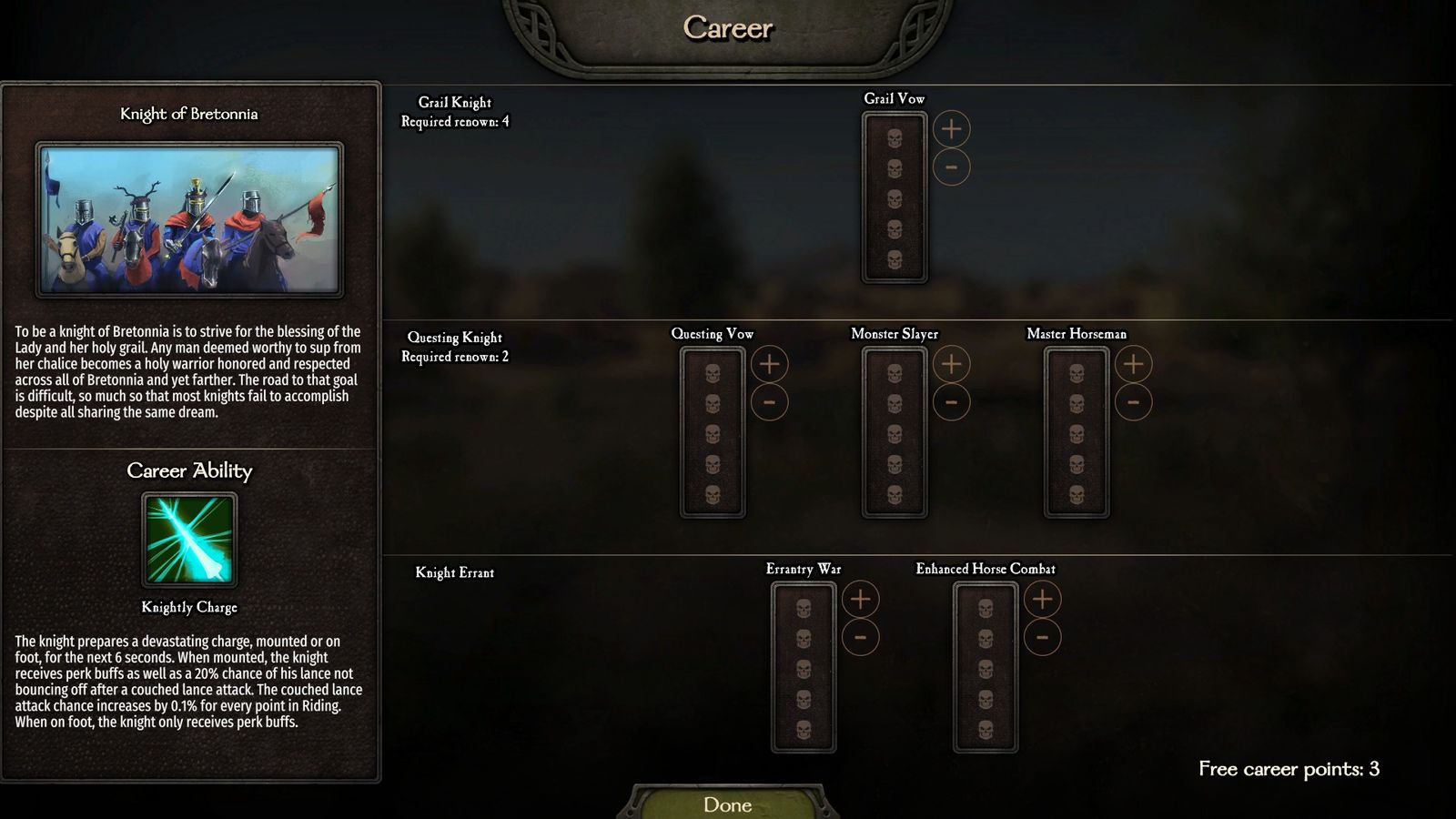Add a point to Grail Vow

(x=951, y=129)
